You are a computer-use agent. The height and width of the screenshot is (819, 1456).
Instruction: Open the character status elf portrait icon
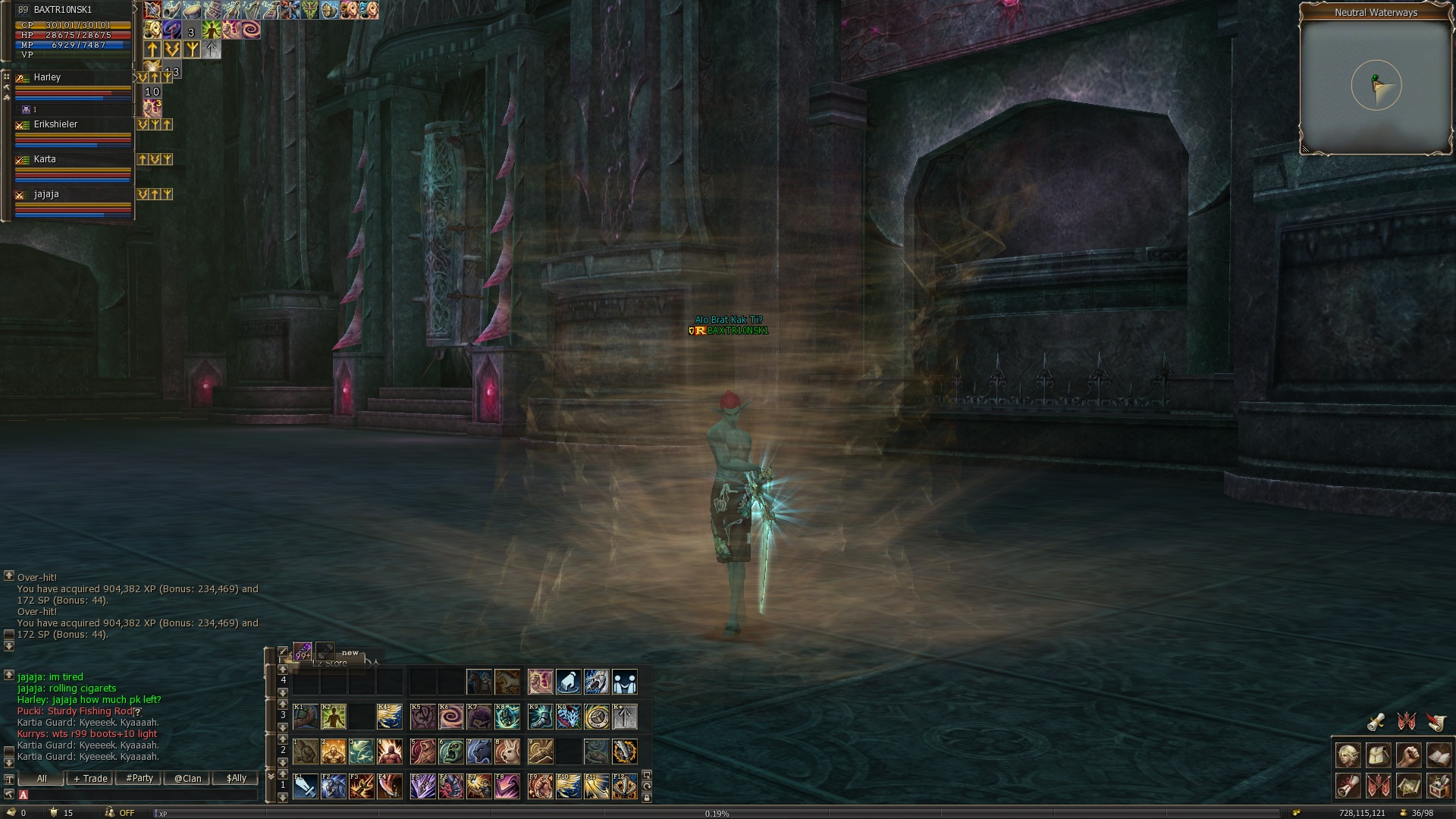pyautogui.click(x=1348, y=756)
